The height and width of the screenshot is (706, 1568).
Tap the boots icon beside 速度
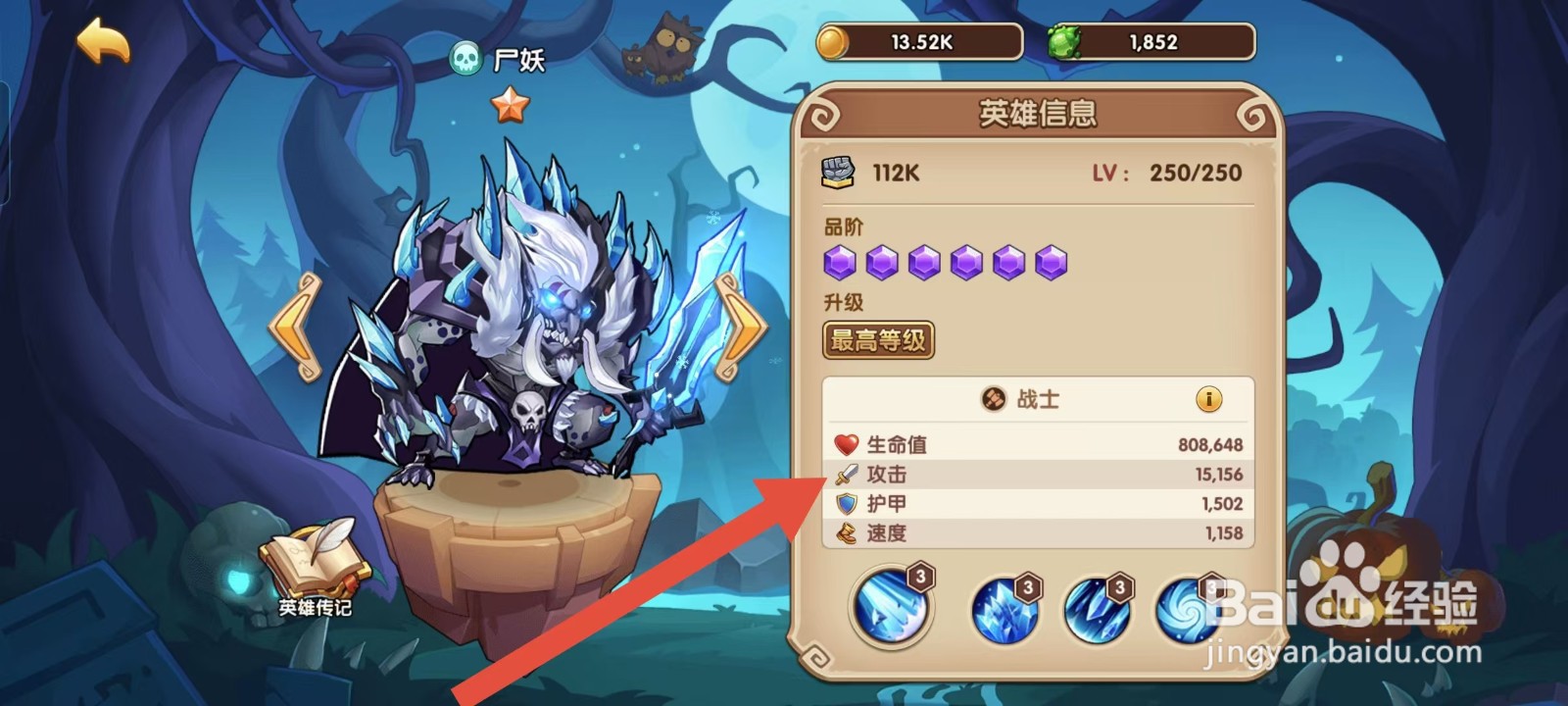[845, 534]
